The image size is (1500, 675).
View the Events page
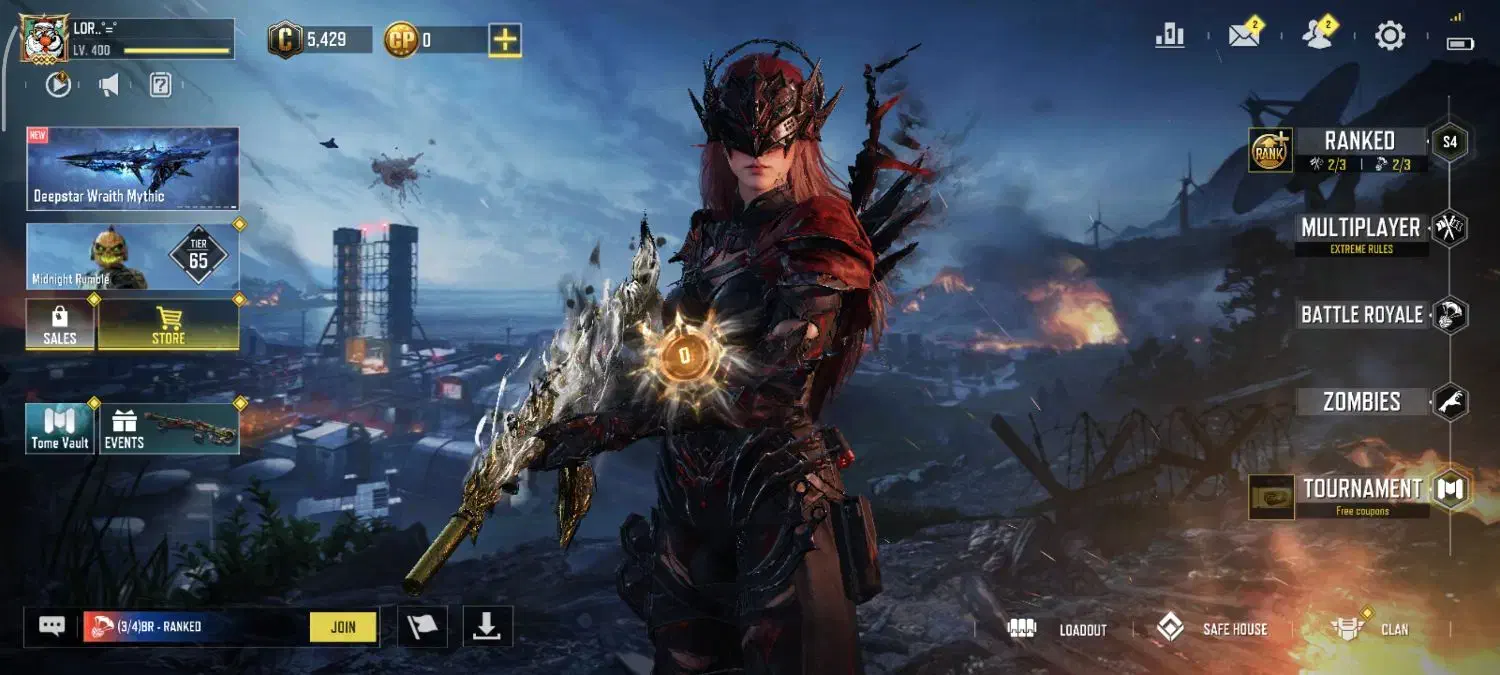pos(168,429)
